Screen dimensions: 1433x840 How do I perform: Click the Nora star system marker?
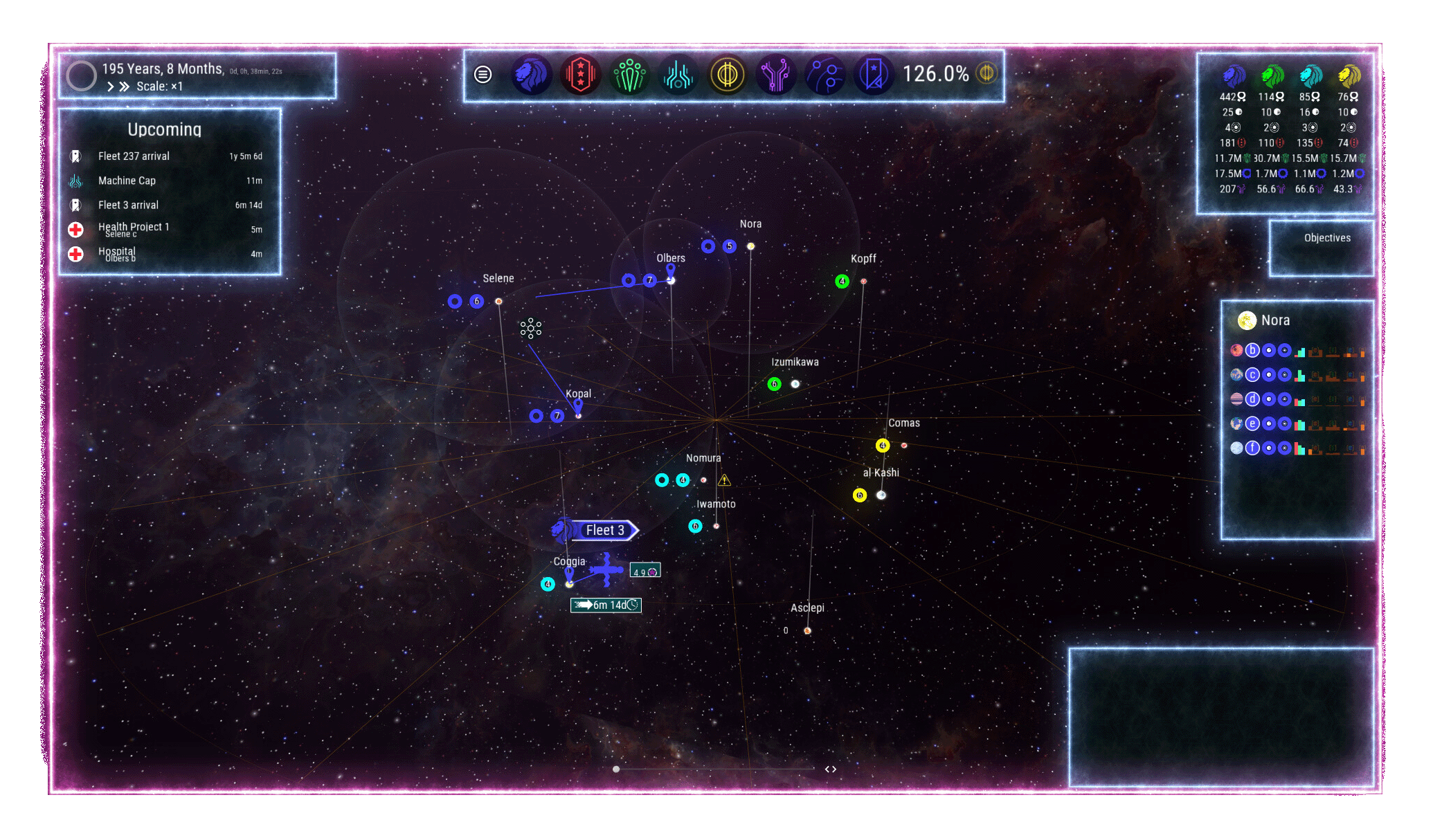point(750,246)
